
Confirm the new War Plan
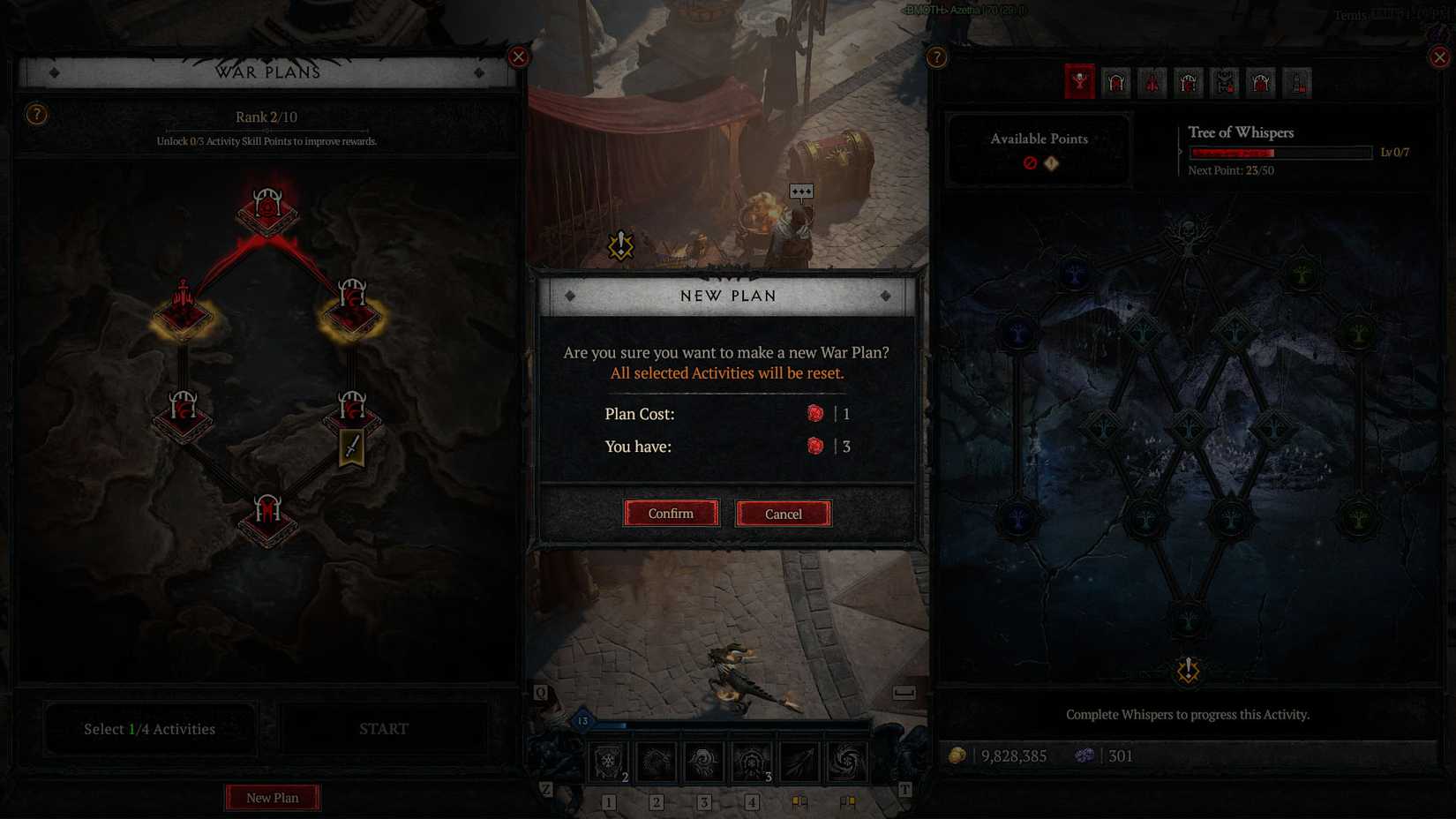(671, 513)
